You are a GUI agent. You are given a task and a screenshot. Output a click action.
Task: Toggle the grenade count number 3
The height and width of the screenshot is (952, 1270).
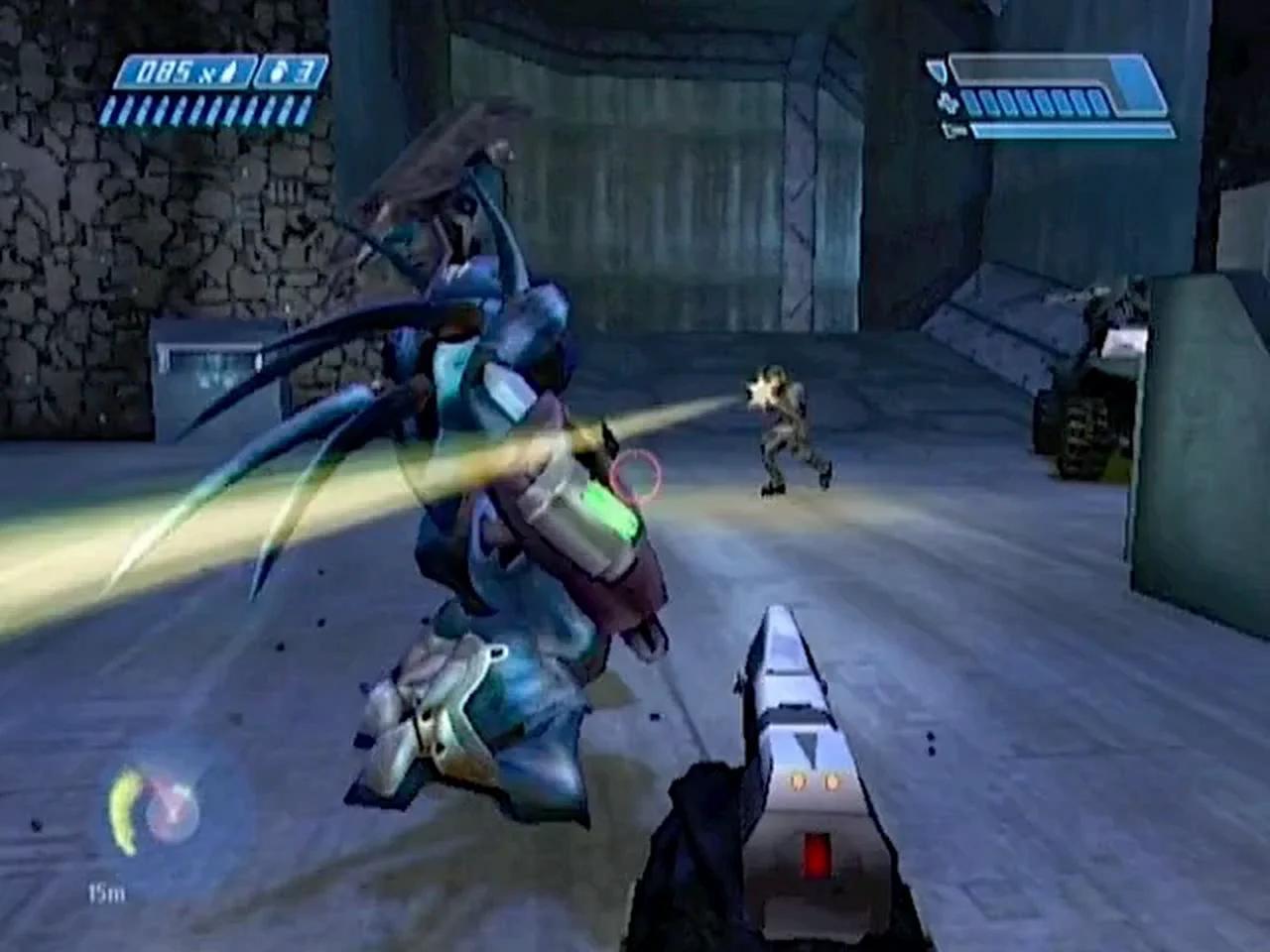coord(304,71)
